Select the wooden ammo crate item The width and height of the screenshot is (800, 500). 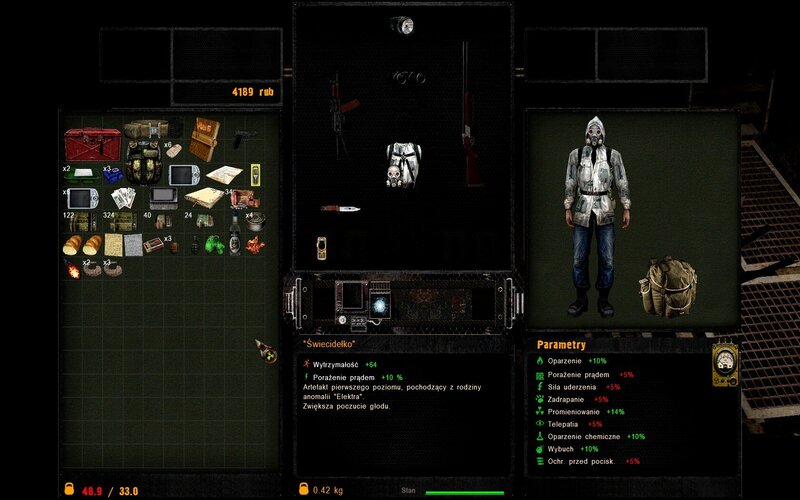coord(205,139)
